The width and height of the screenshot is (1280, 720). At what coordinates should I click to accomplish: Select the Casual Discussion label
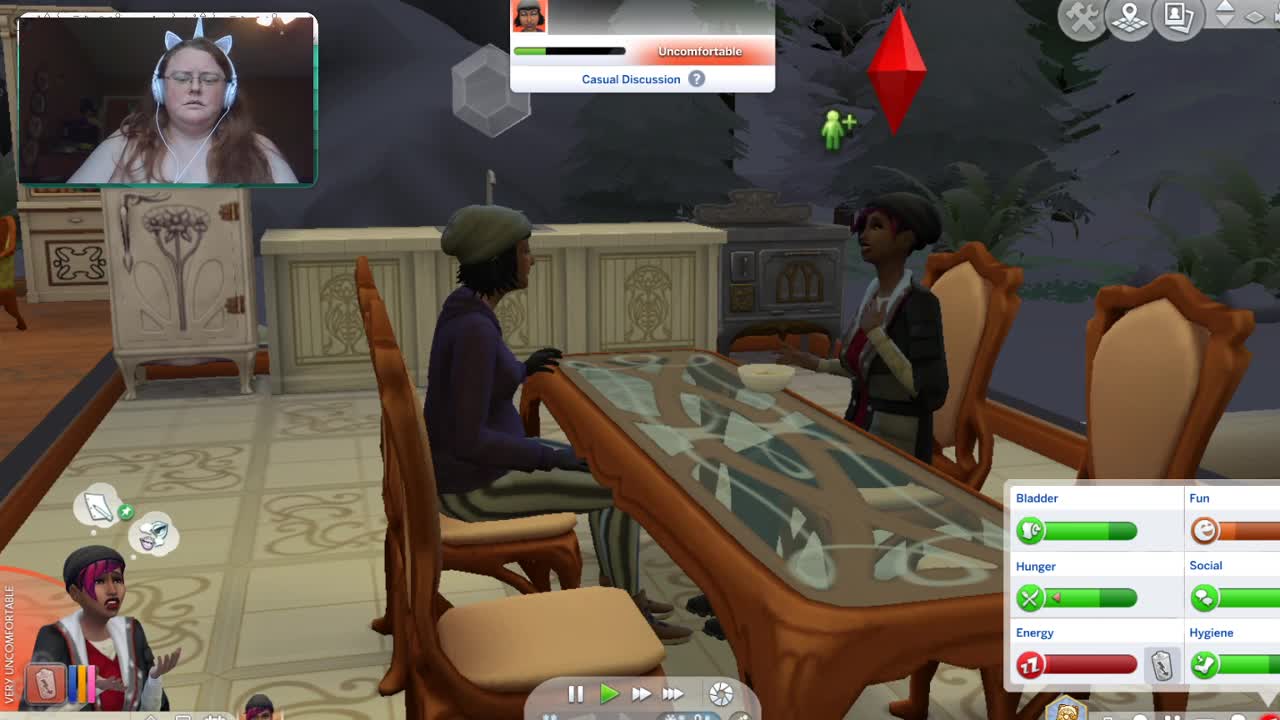[x=631, y=79]
